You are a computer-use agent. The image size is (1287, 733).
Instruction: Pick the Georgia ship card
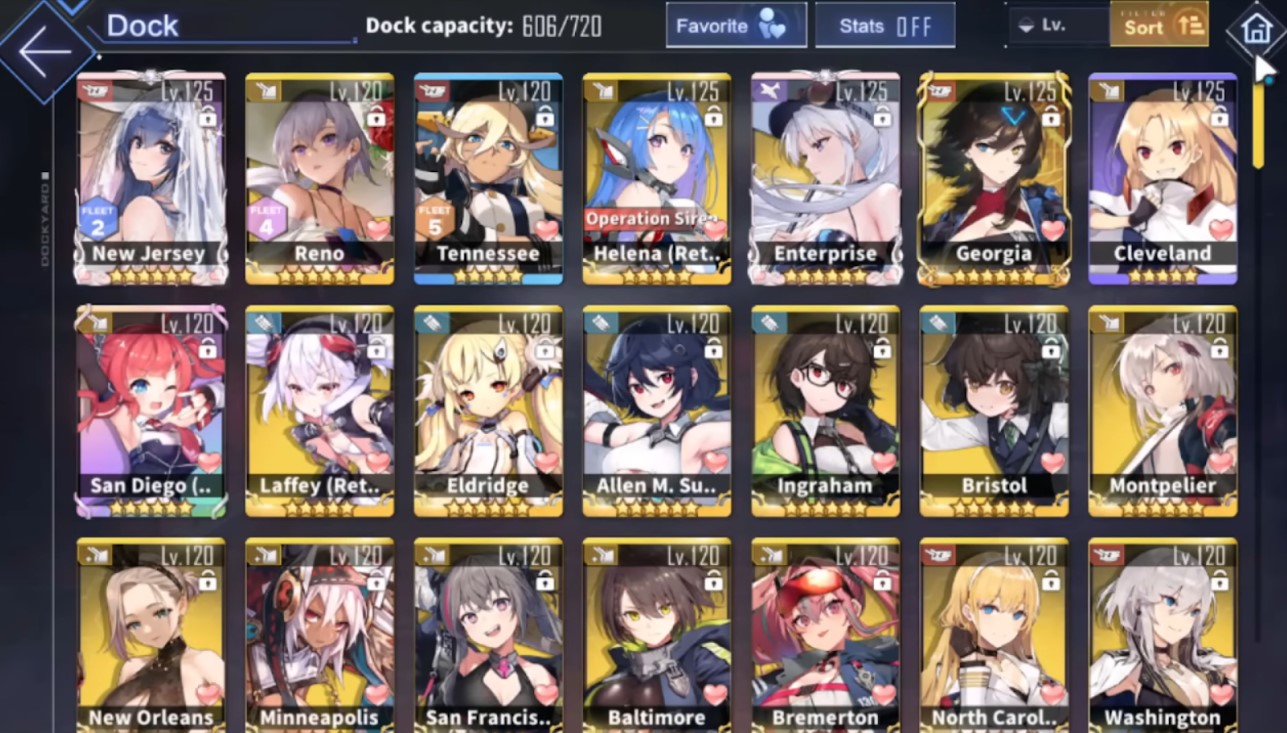[994, 177]
